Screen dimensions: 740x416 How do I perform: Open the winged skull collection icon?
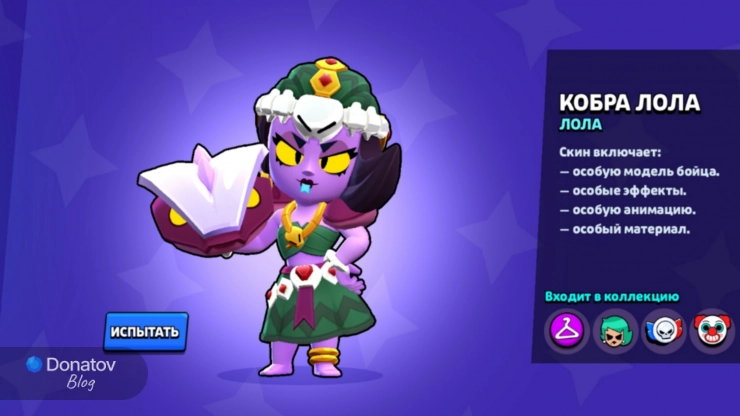662,329
